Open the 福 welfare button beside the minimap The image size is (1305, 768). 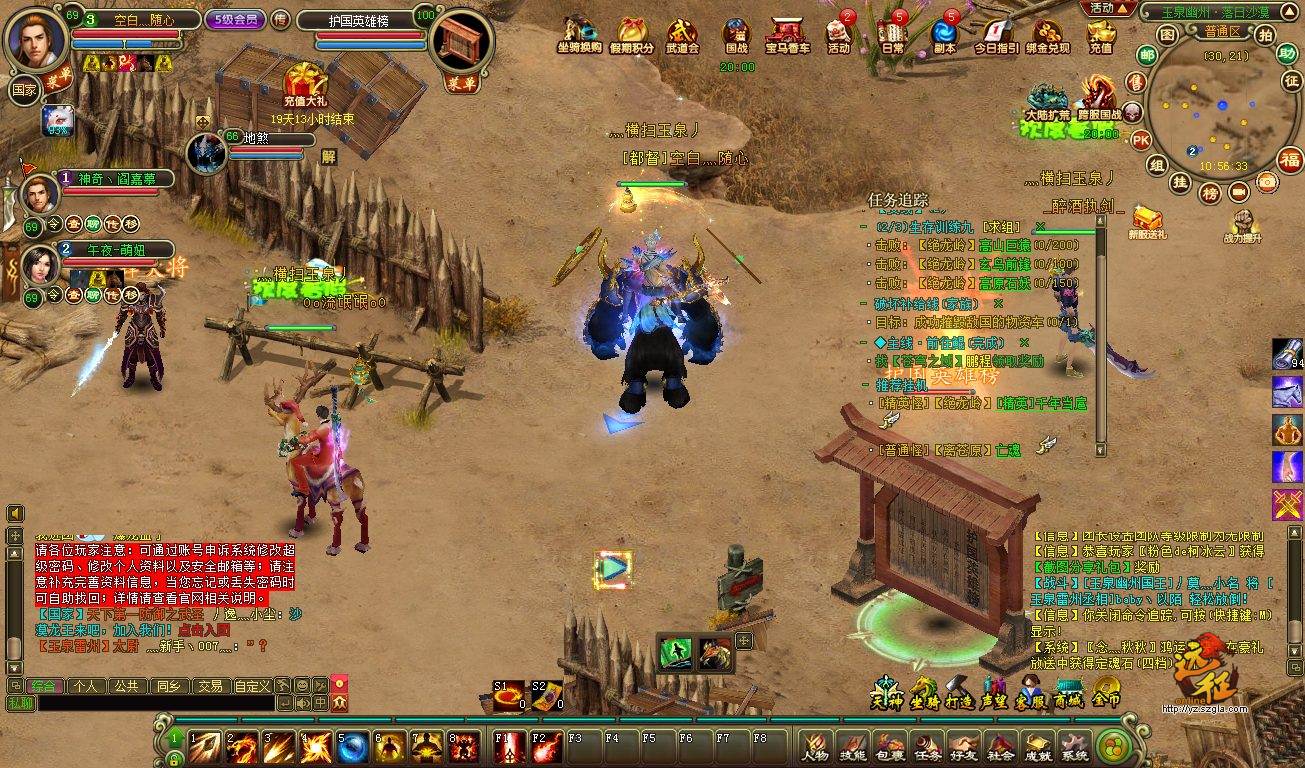point(1291,159)
